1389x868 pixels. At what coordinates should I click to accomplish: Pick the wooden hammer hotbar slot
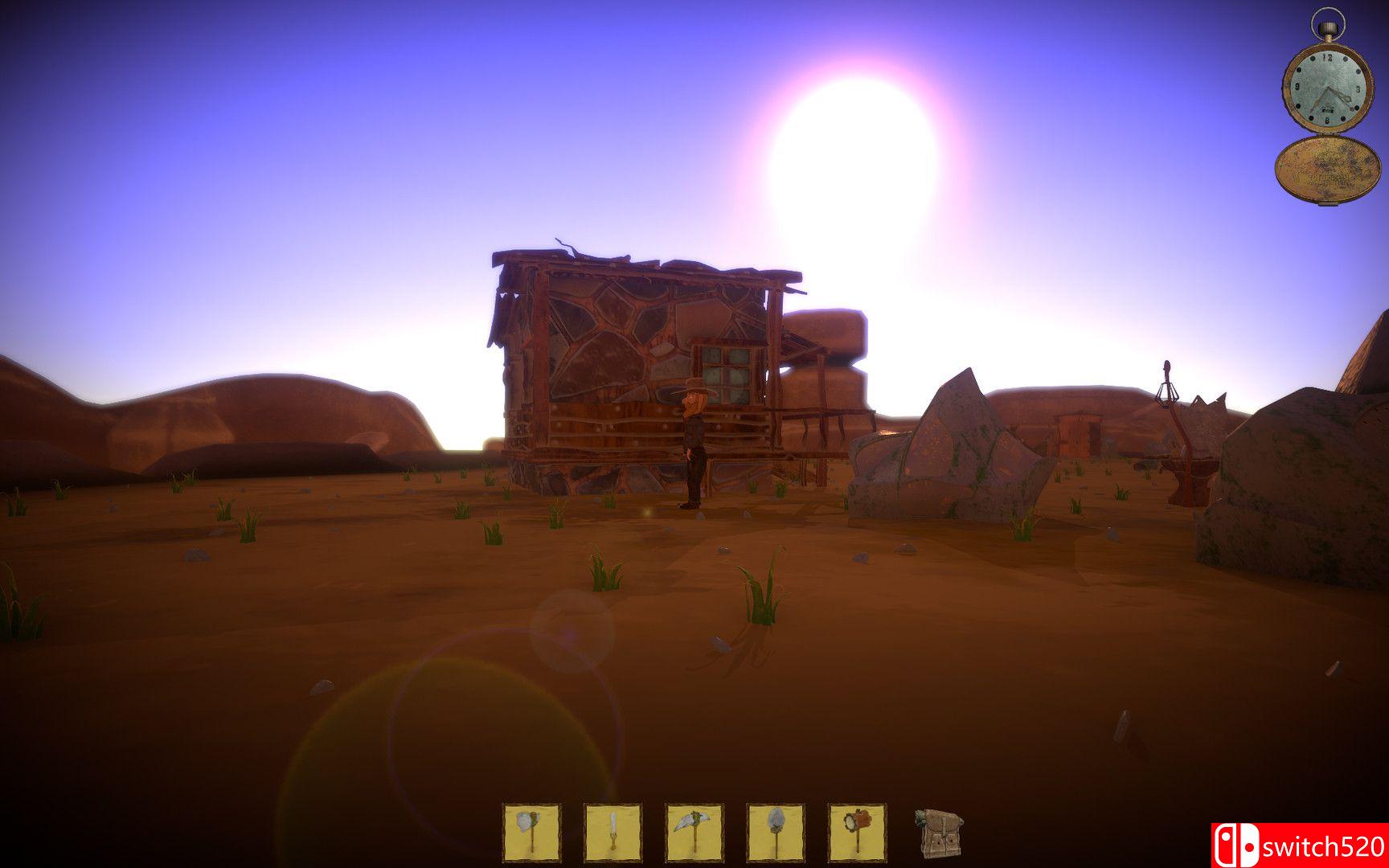[857, 833]
